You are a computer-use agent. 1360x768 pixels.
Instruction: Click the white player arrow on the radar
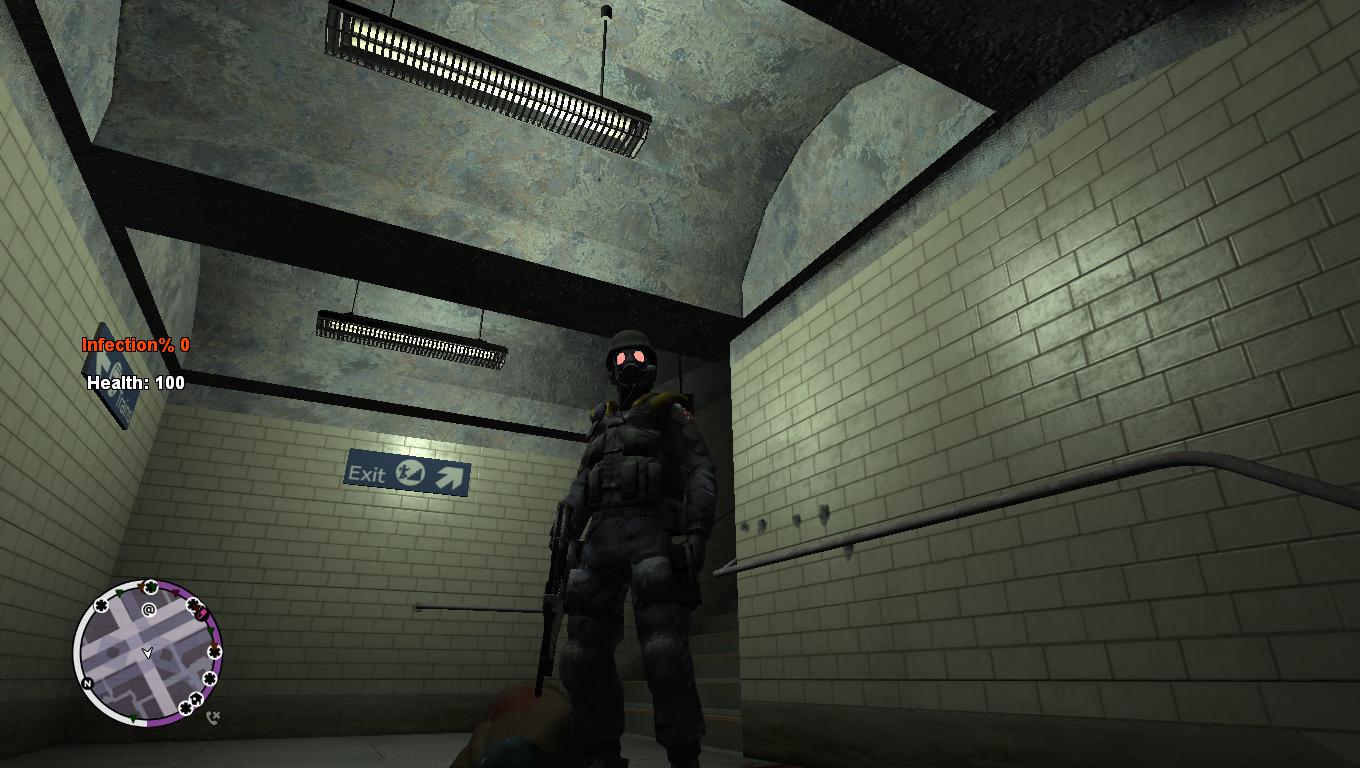tap(148, 653)
